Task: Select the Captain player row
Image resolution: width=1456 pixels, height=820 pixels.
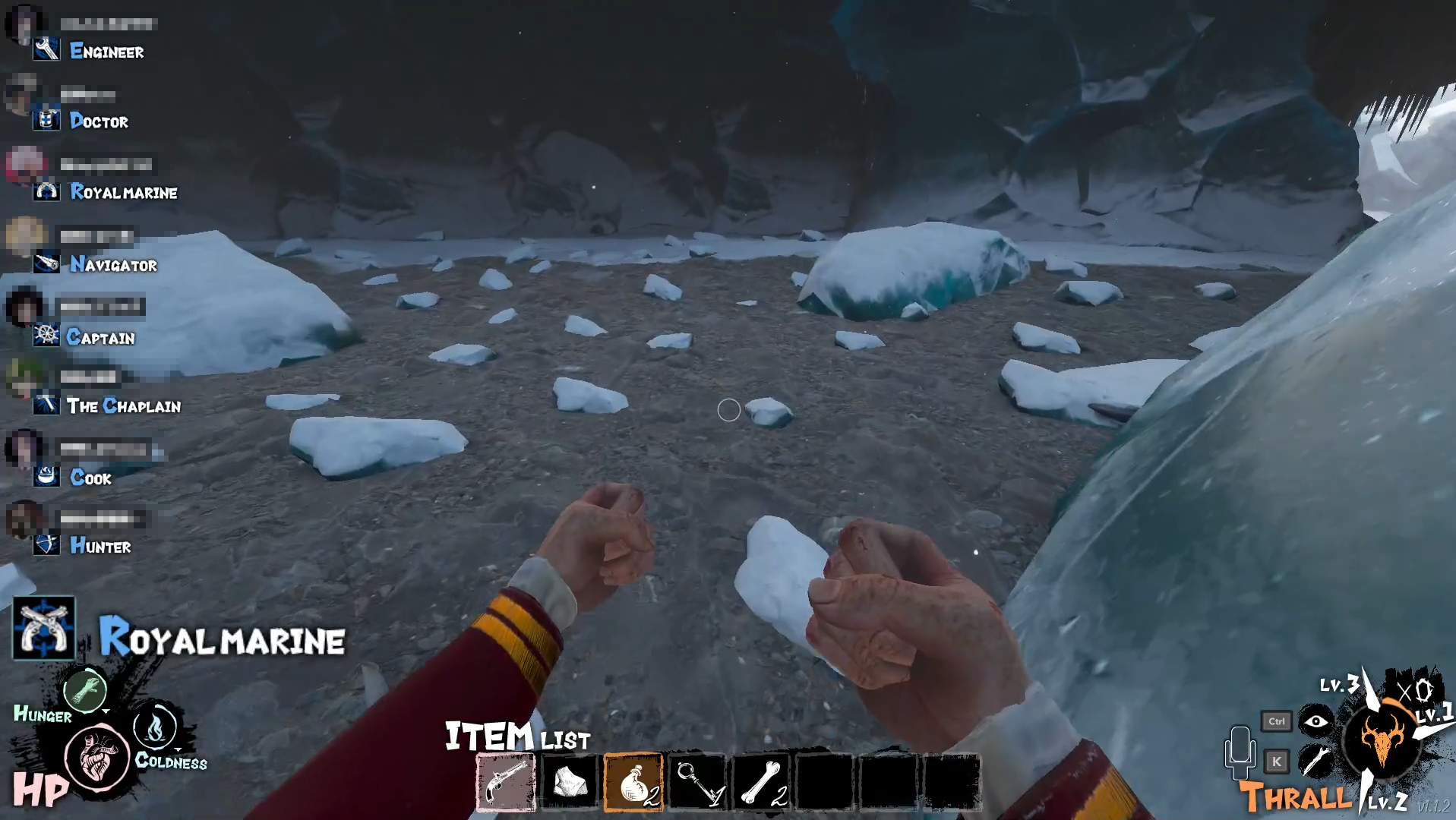Action: click(99, 338)
